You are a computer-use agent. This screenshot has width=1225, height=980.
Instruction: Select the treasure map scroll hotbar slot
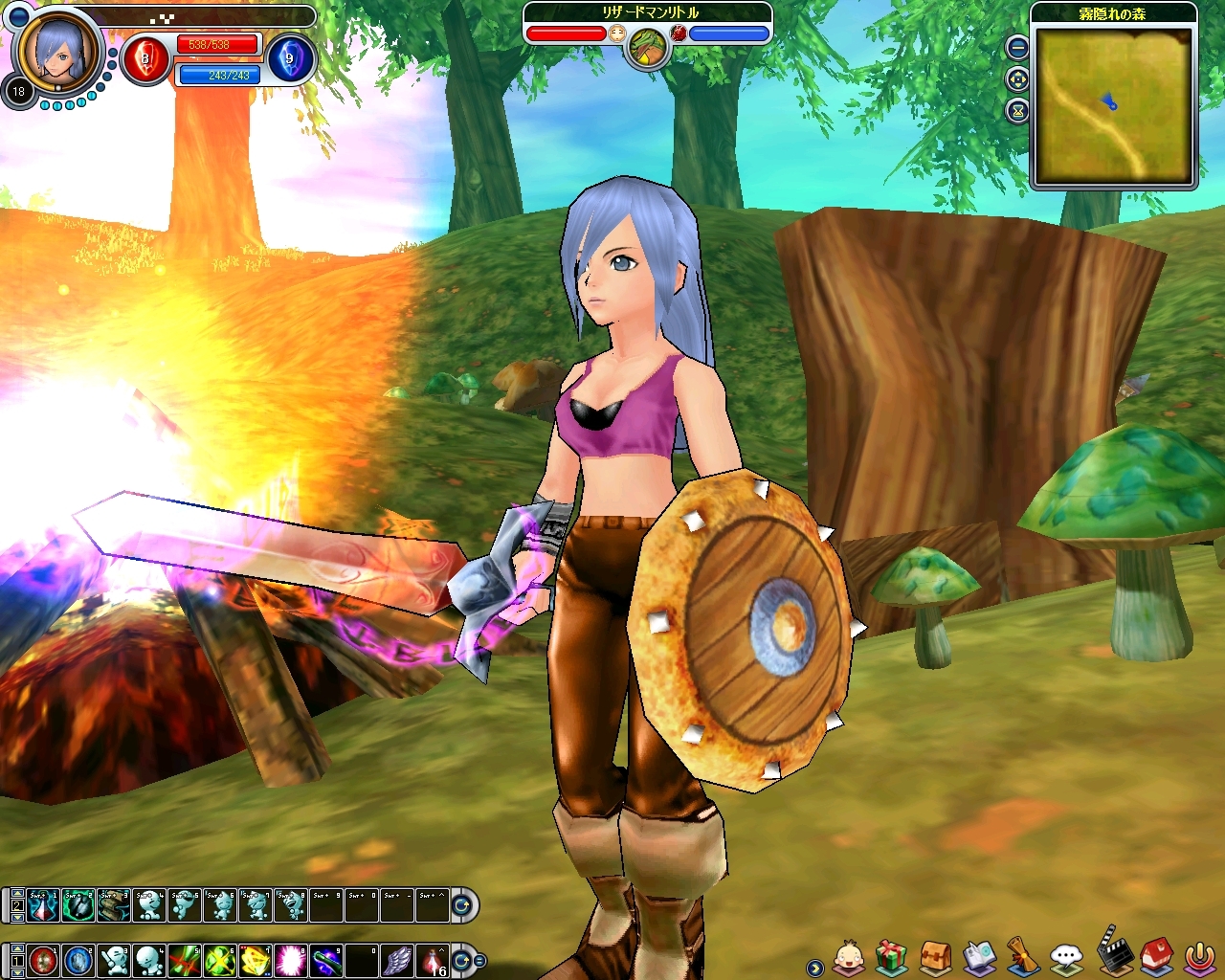[x=114, y=904]
